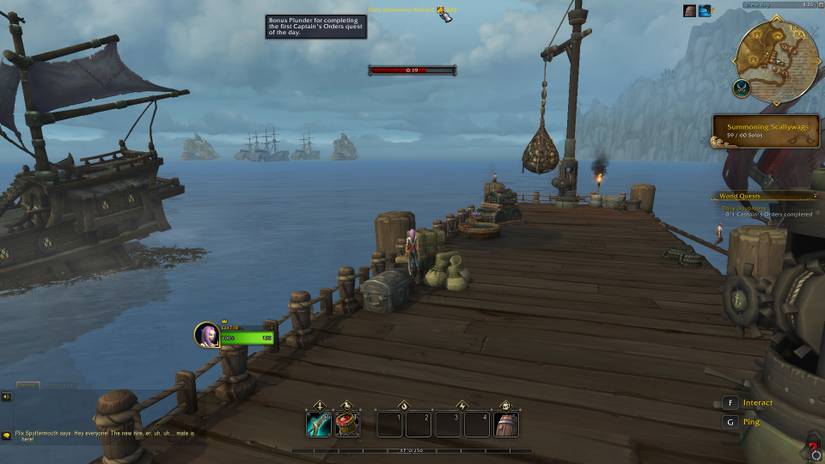Click the brown helmet buff icon
The image size is (825, 464).
coord(690,11)
